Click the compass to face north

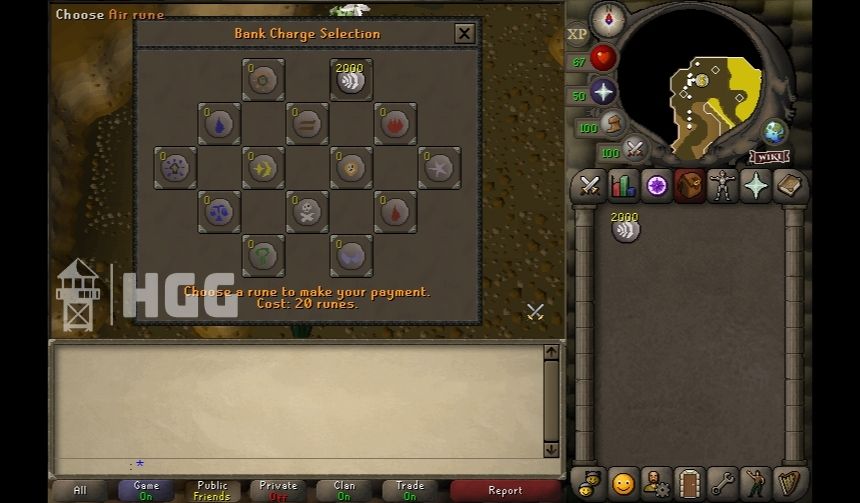(x=608, y=18)
